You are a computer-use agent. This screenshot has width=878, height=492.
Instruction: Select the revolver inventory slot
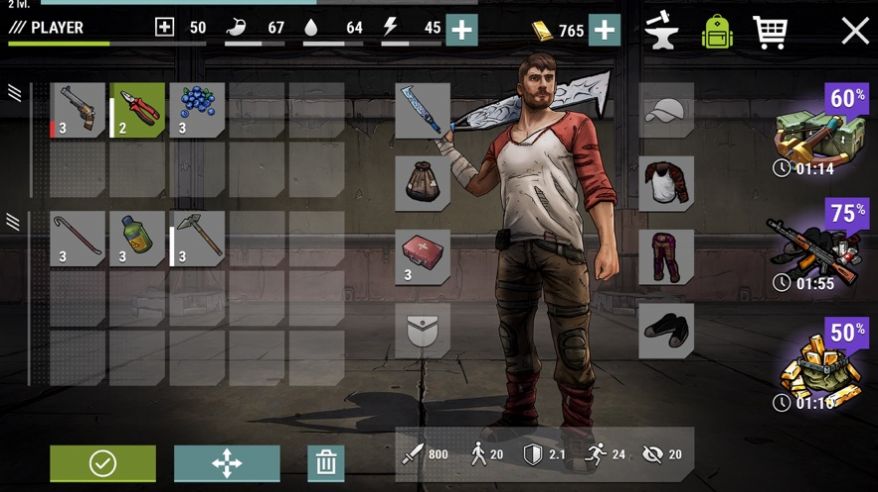pyautogui.click(x=77, y=110)
